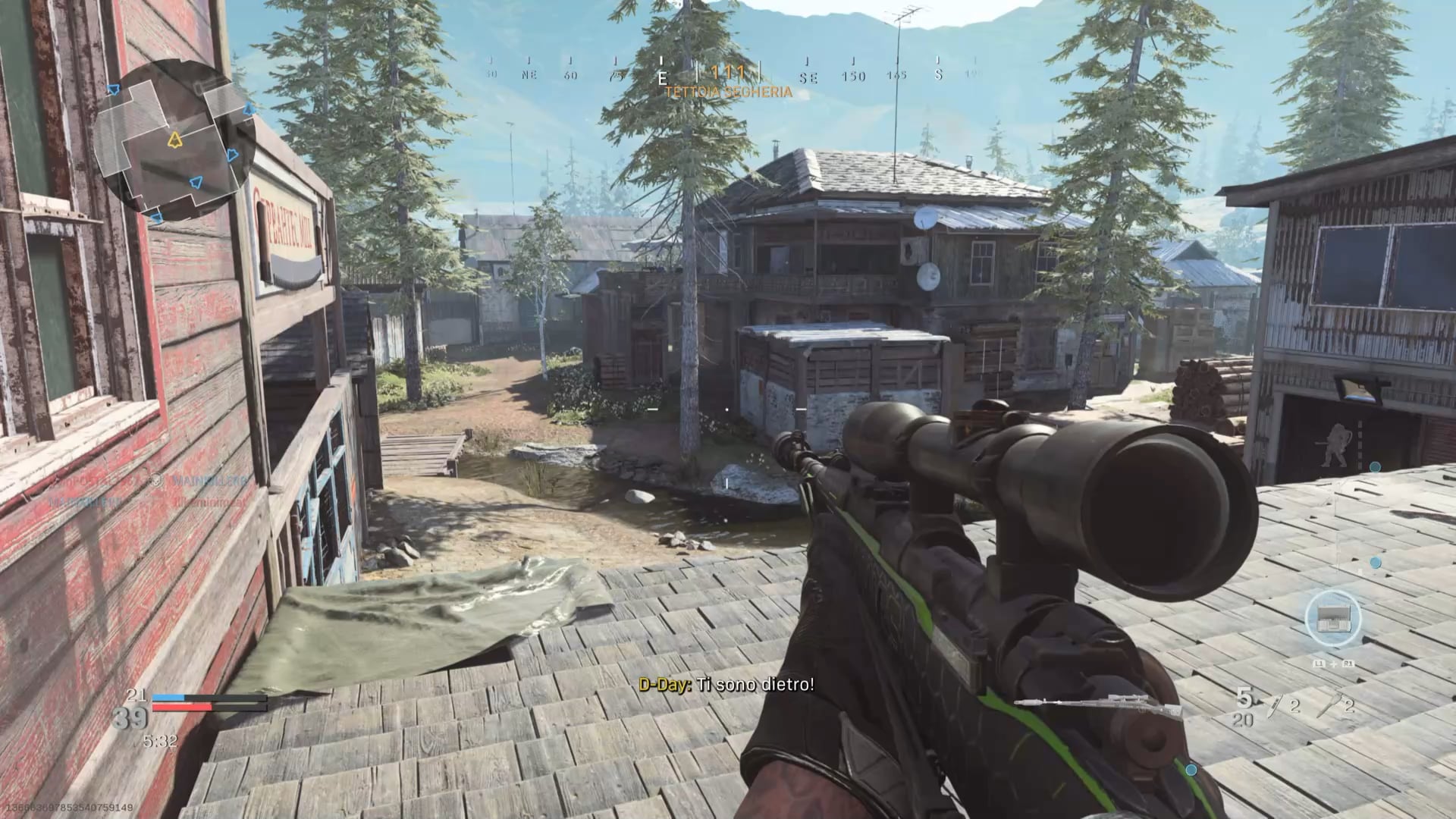Viewport: 1456px width, 819px height.
Task: Open the circular minimap
Action: tap(173, 142)
